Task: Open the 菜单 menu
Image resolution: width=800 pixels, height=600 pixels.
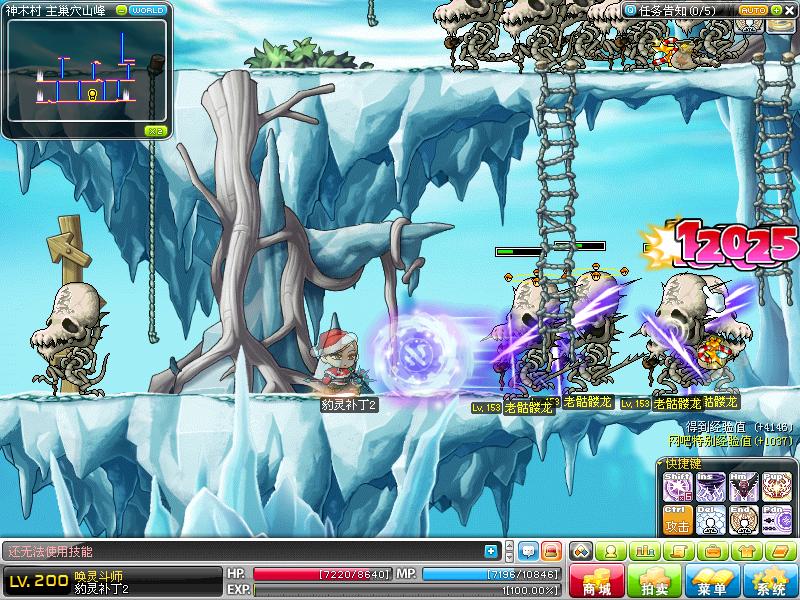Action: [712, 582]
